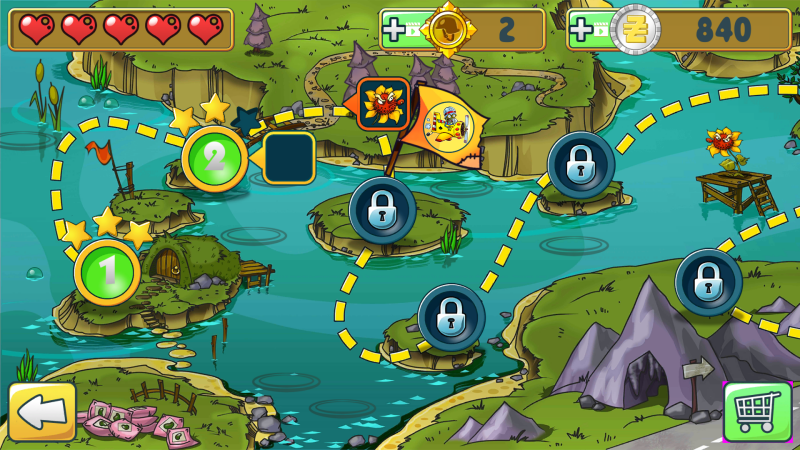Select level 1 on the map

coord(107,270)
